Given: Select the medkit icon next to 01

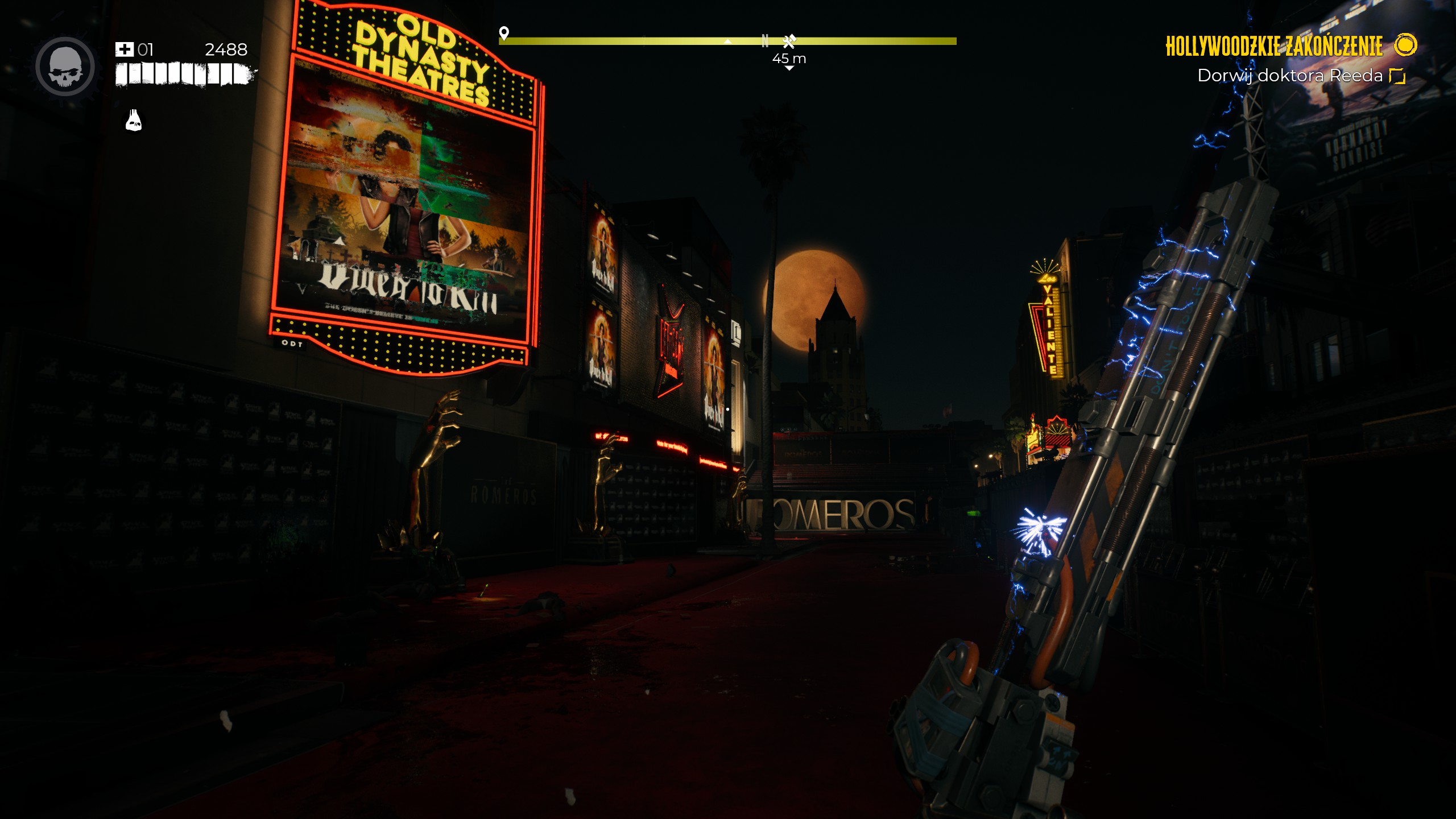Looking at the screenshot, I should pos(124,49).
